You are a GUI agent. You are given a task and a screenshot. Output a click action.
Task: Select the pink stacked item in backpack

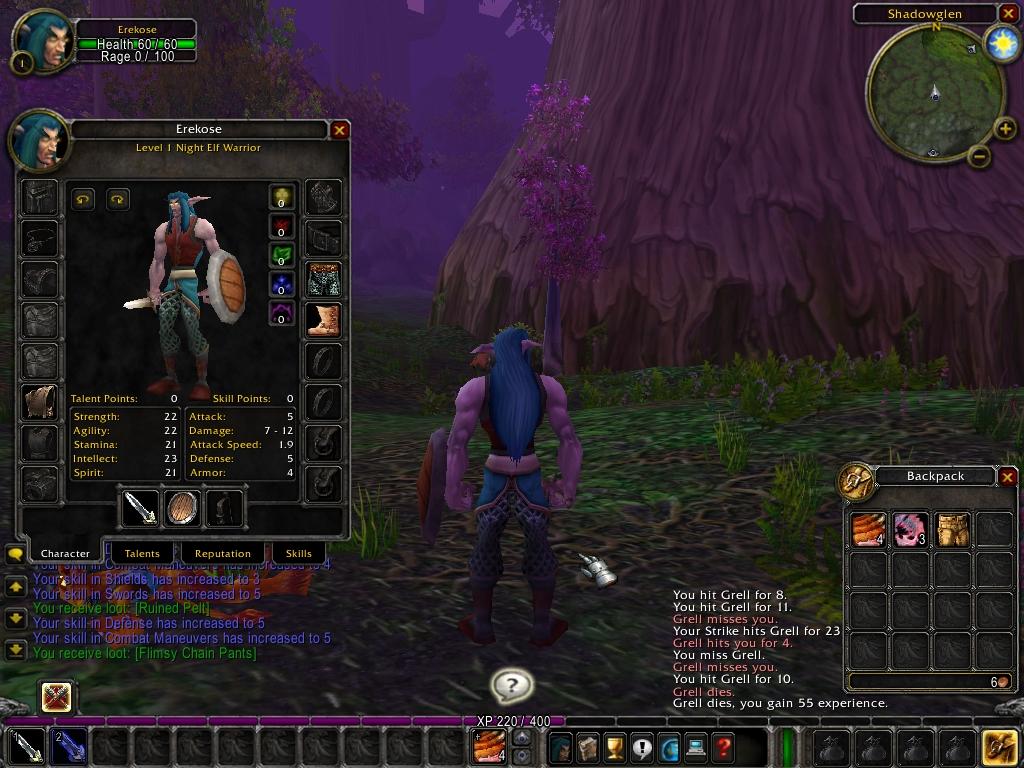(x=910, y=530)
